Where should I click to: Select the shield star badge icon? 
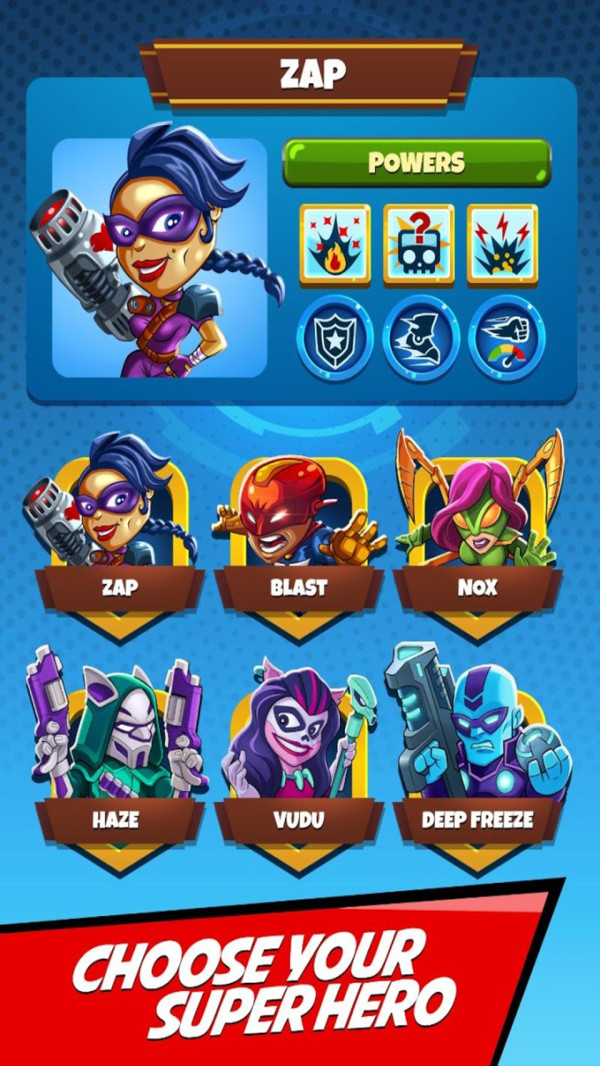335,337
